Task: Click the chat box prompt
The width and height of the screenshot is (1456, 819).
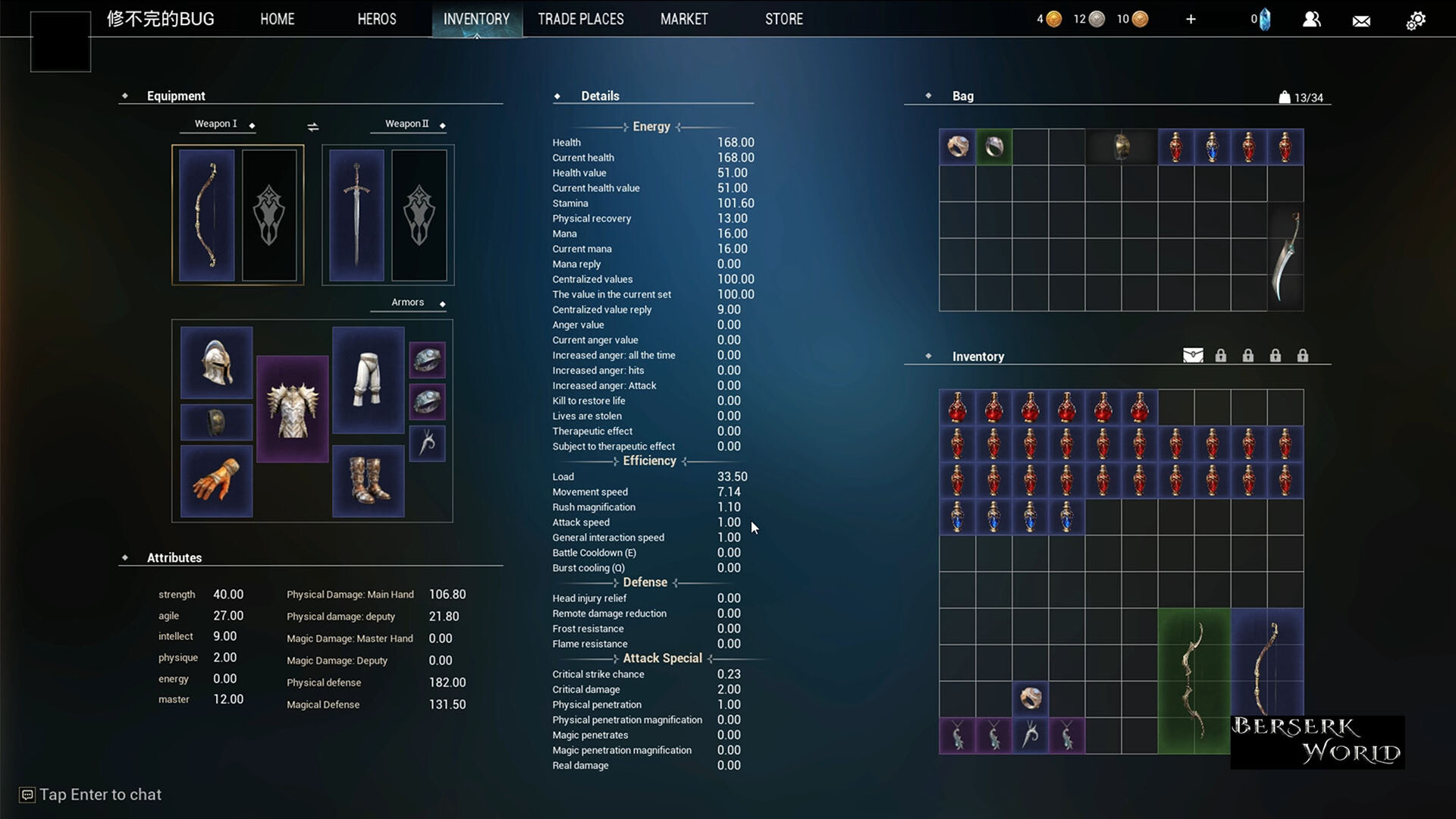Action: pos(100,795)
